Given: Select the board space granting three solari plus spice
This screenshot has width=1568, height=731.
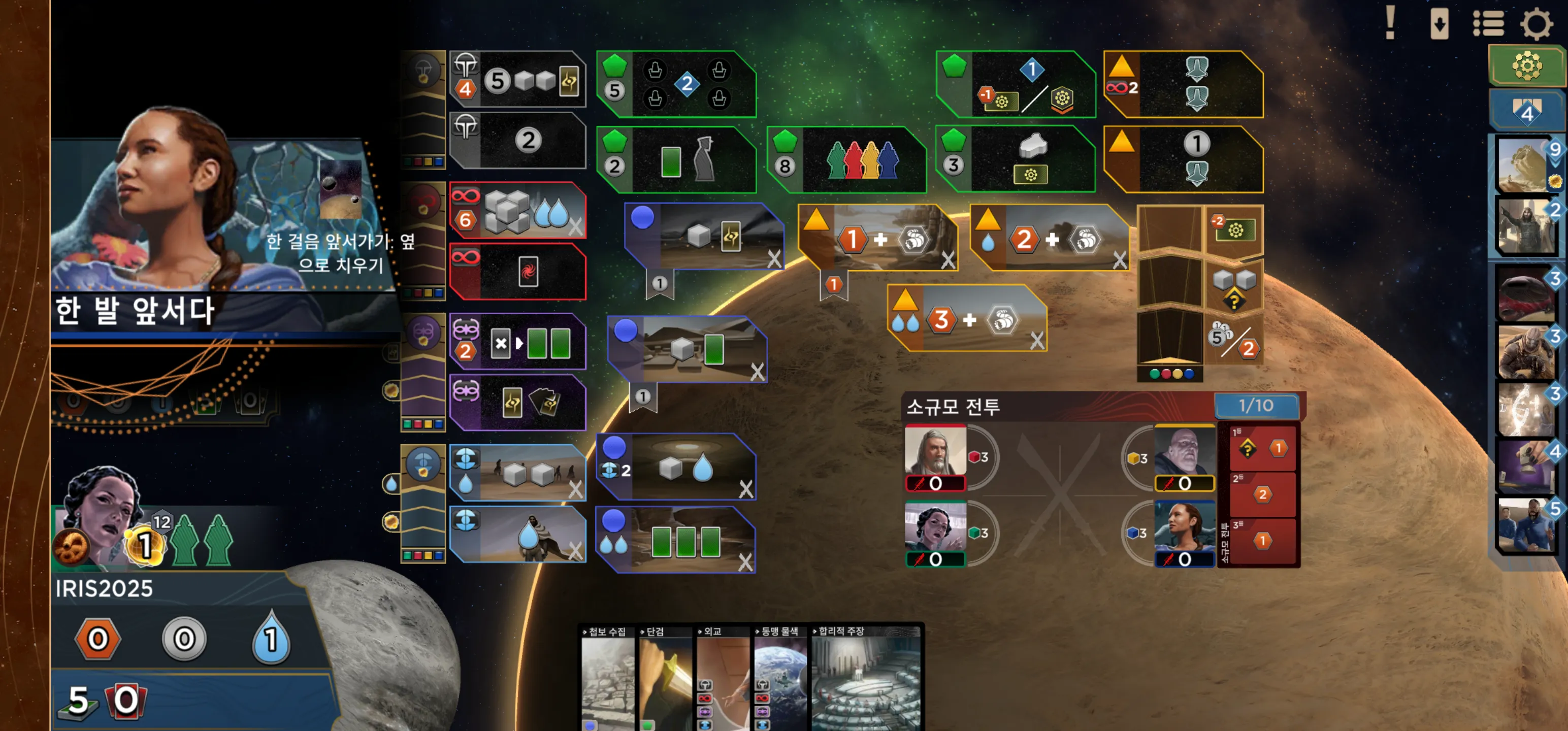Looking at the screenshot, I should (x=968, y=319).
